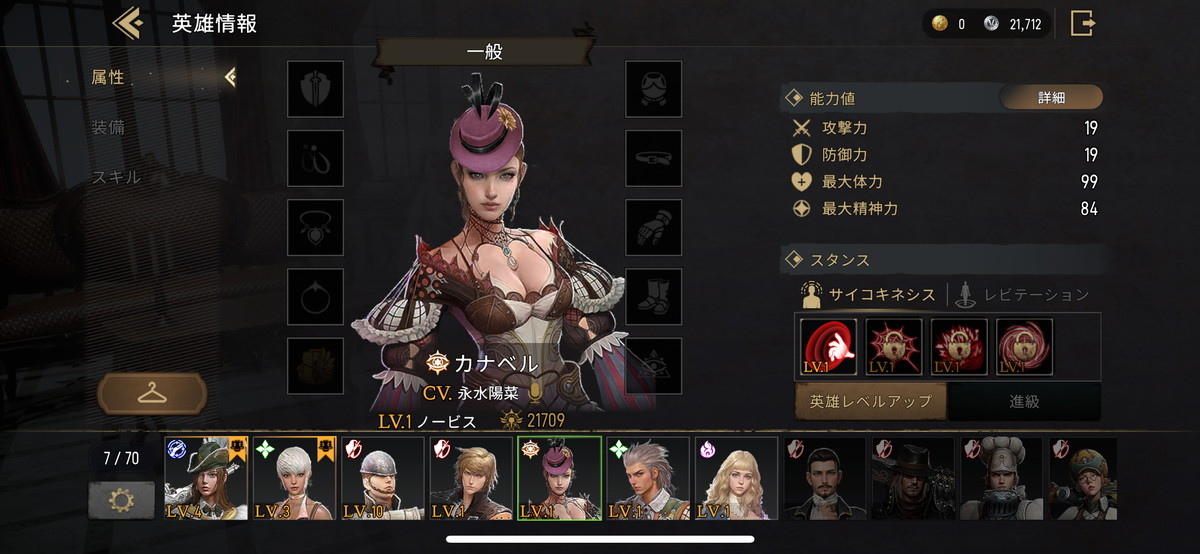Open the gear settings button

pyautogui.click(x=121, y=499)
